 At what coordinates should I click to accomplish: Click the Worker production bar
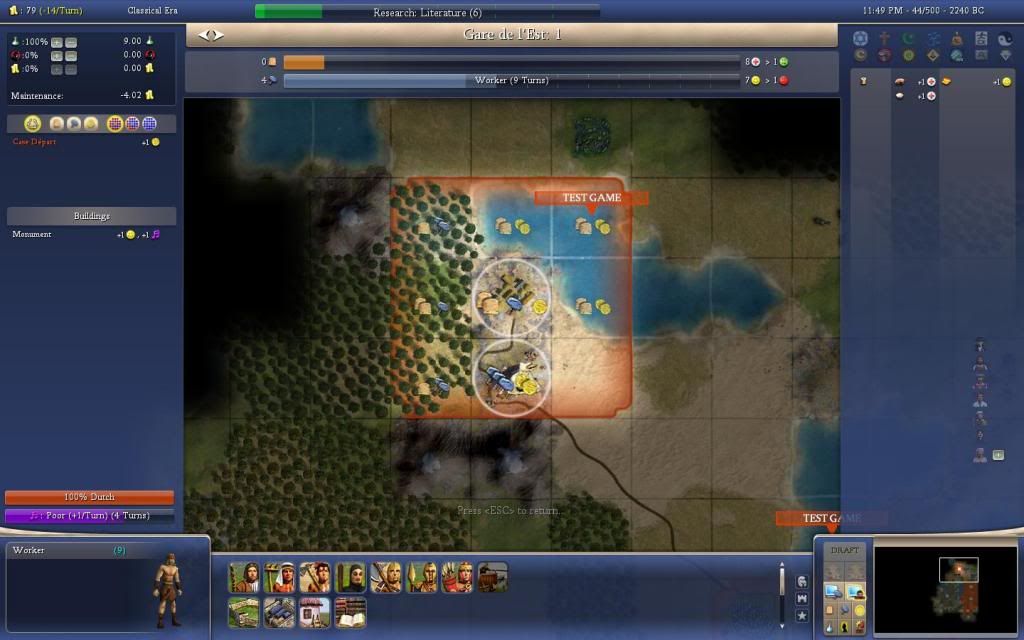pos(511,80)
